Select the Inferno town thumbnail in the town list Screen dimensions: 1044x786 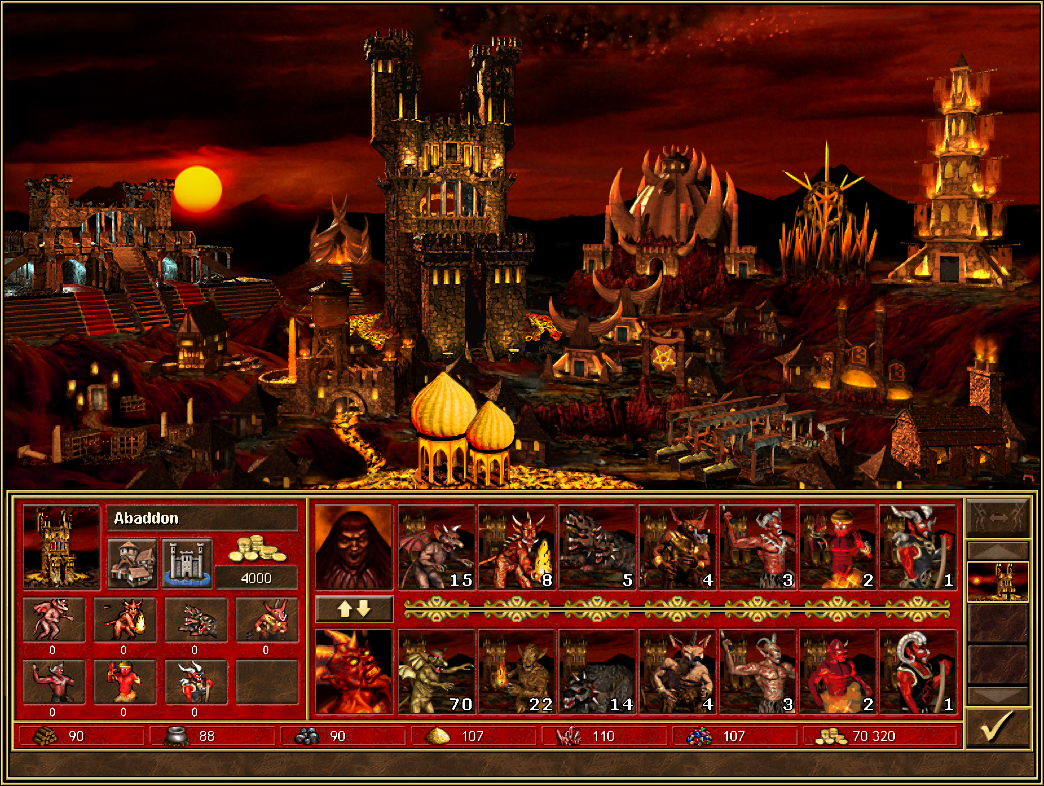coord(997,581)
